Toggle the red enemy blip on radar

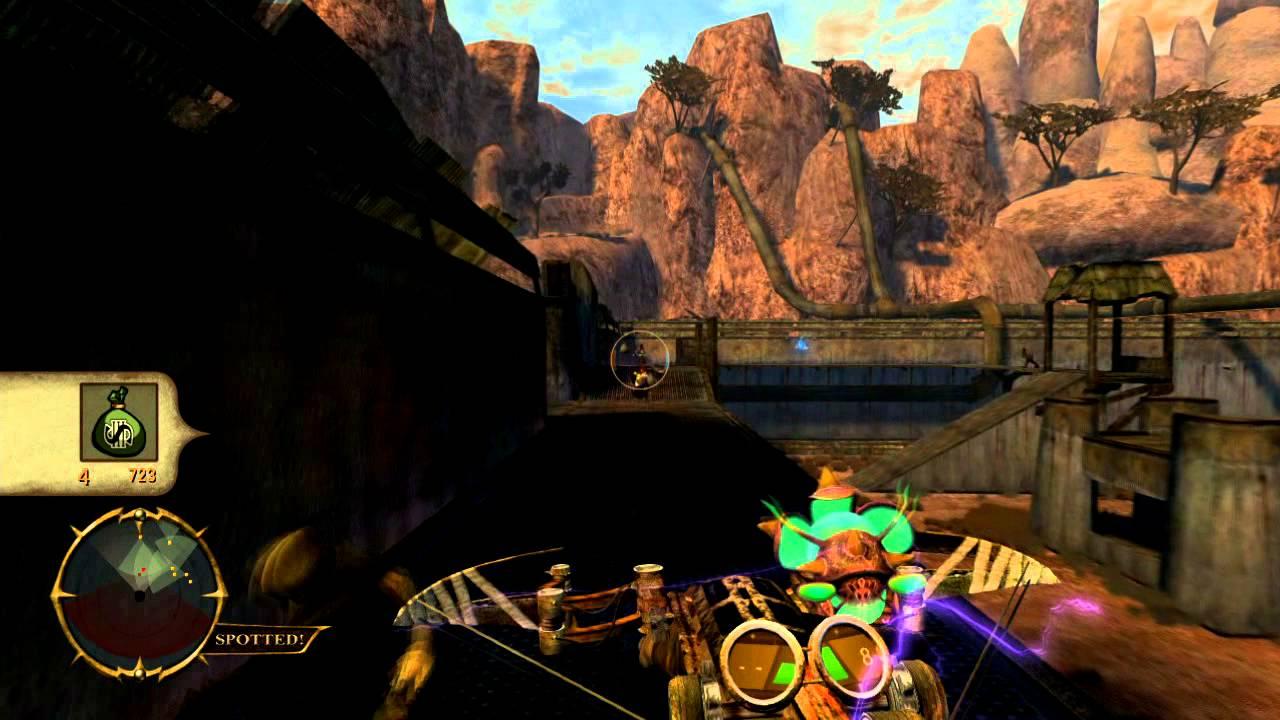(143, 569)
